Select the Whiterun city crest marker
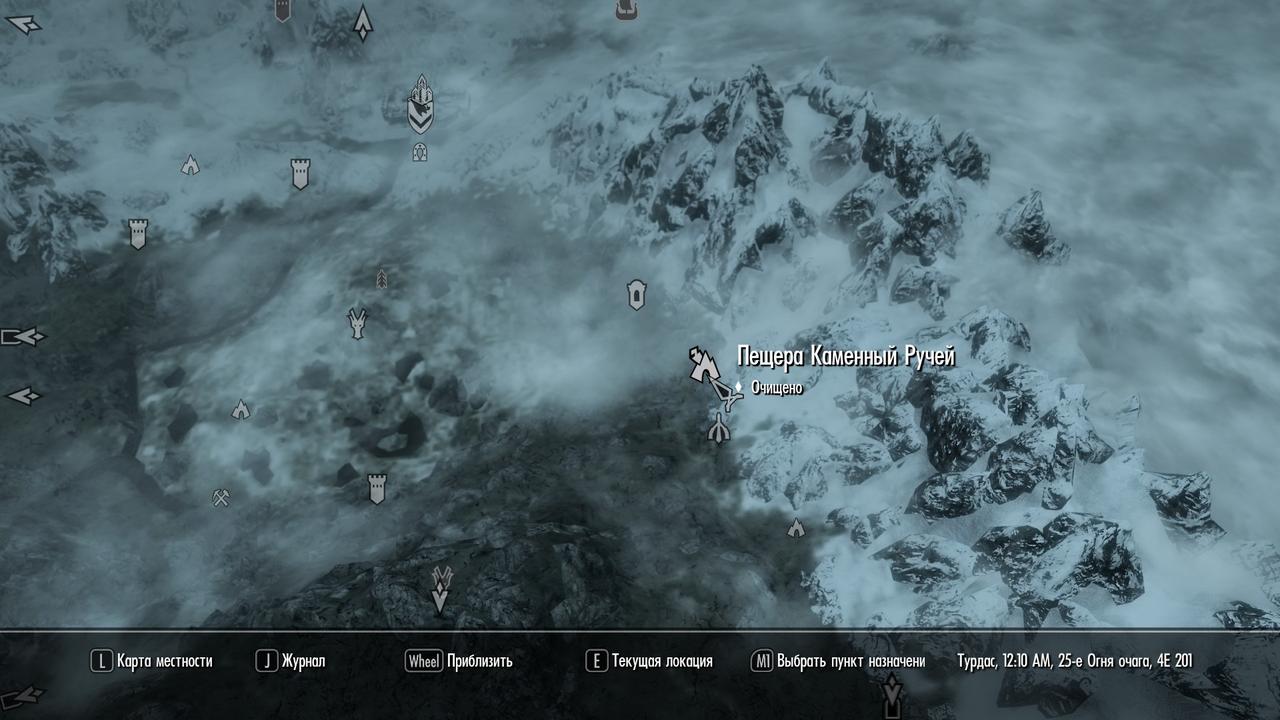The width and height of the screenshot is (1280, 720). coord(421,106)
